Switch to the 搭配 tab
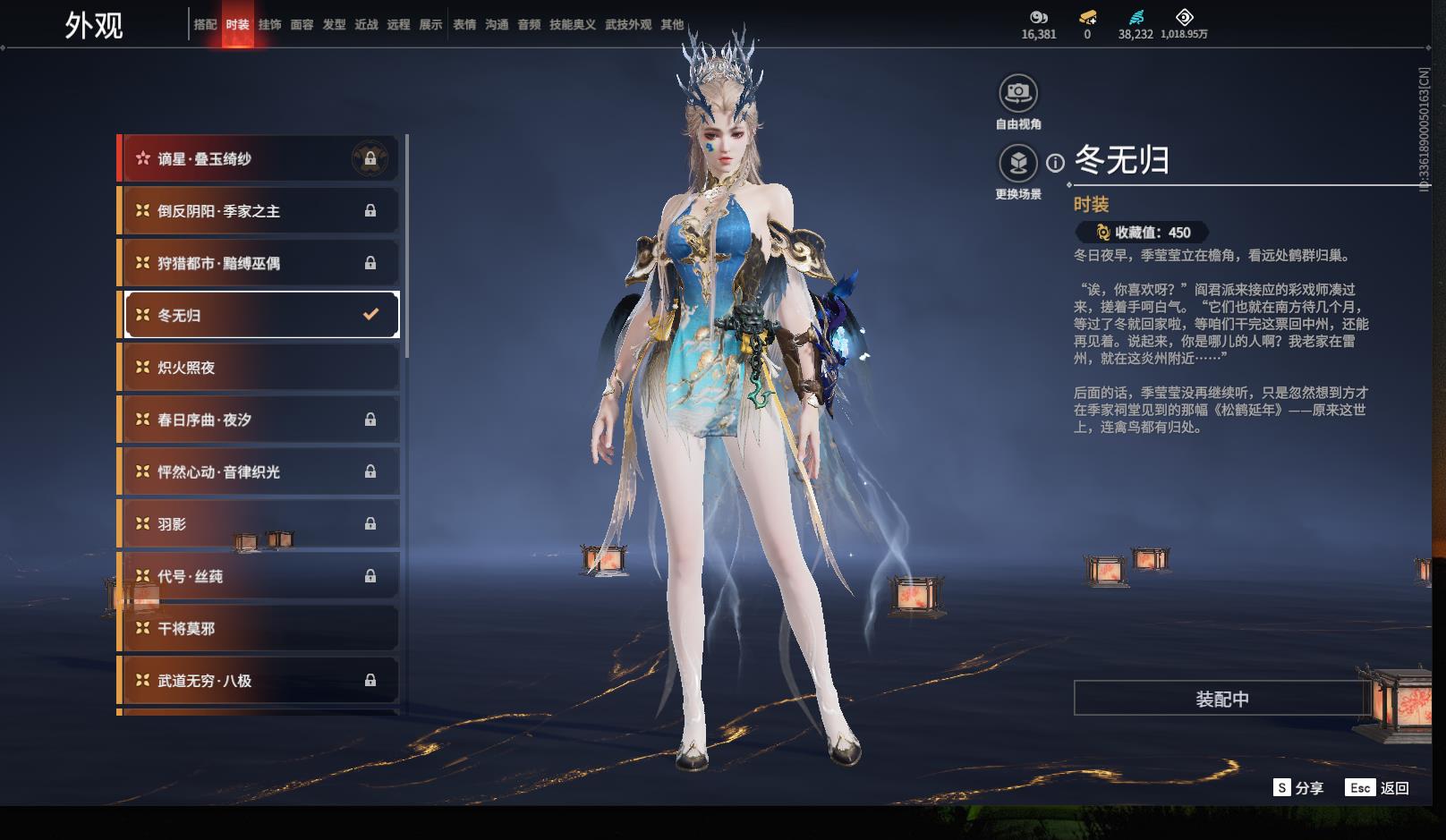 click(x=205, y=25)
